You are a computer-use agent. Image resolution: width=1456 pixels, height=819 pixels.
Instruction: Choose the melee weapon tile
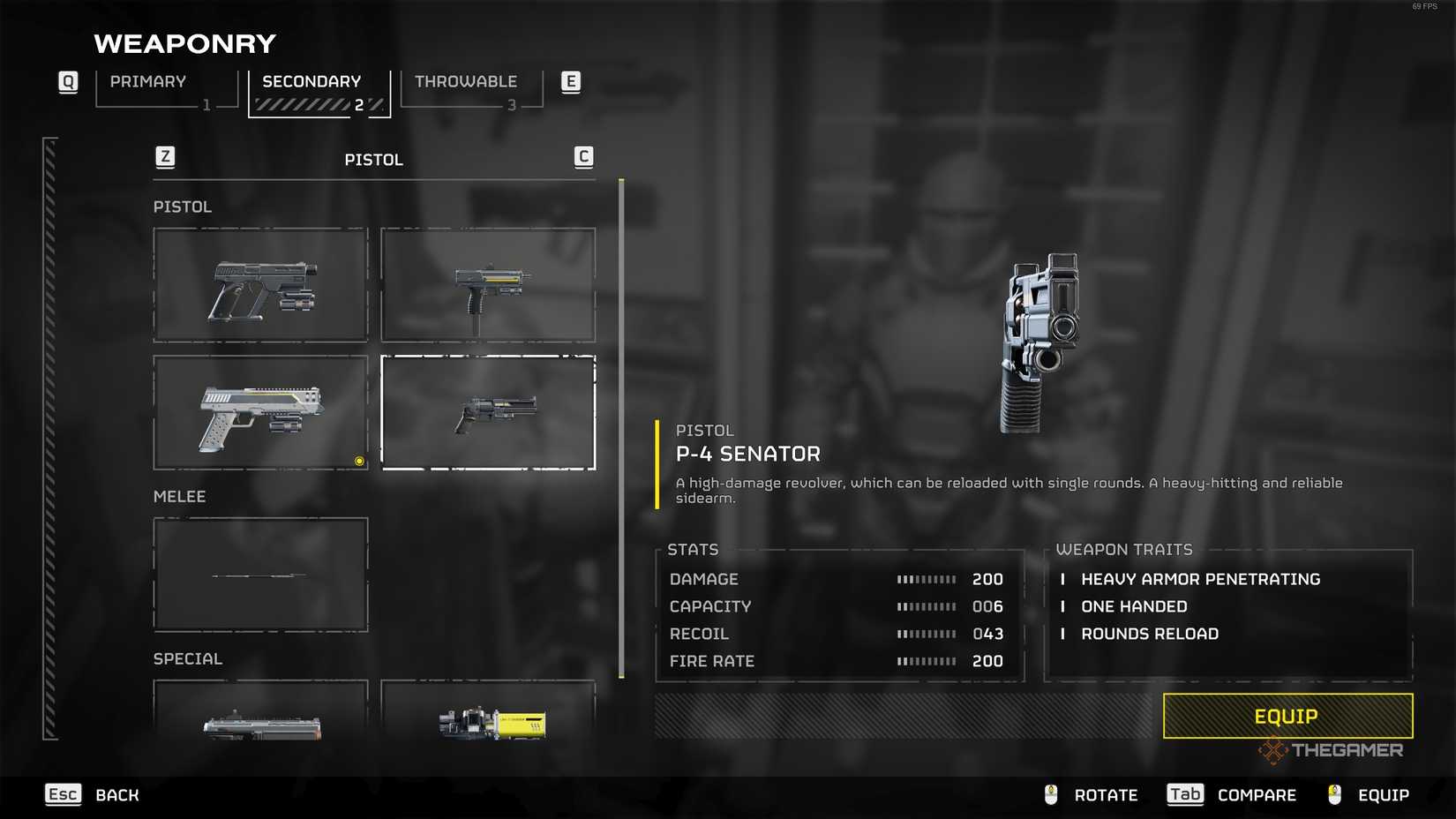click(x=260, y=575)
